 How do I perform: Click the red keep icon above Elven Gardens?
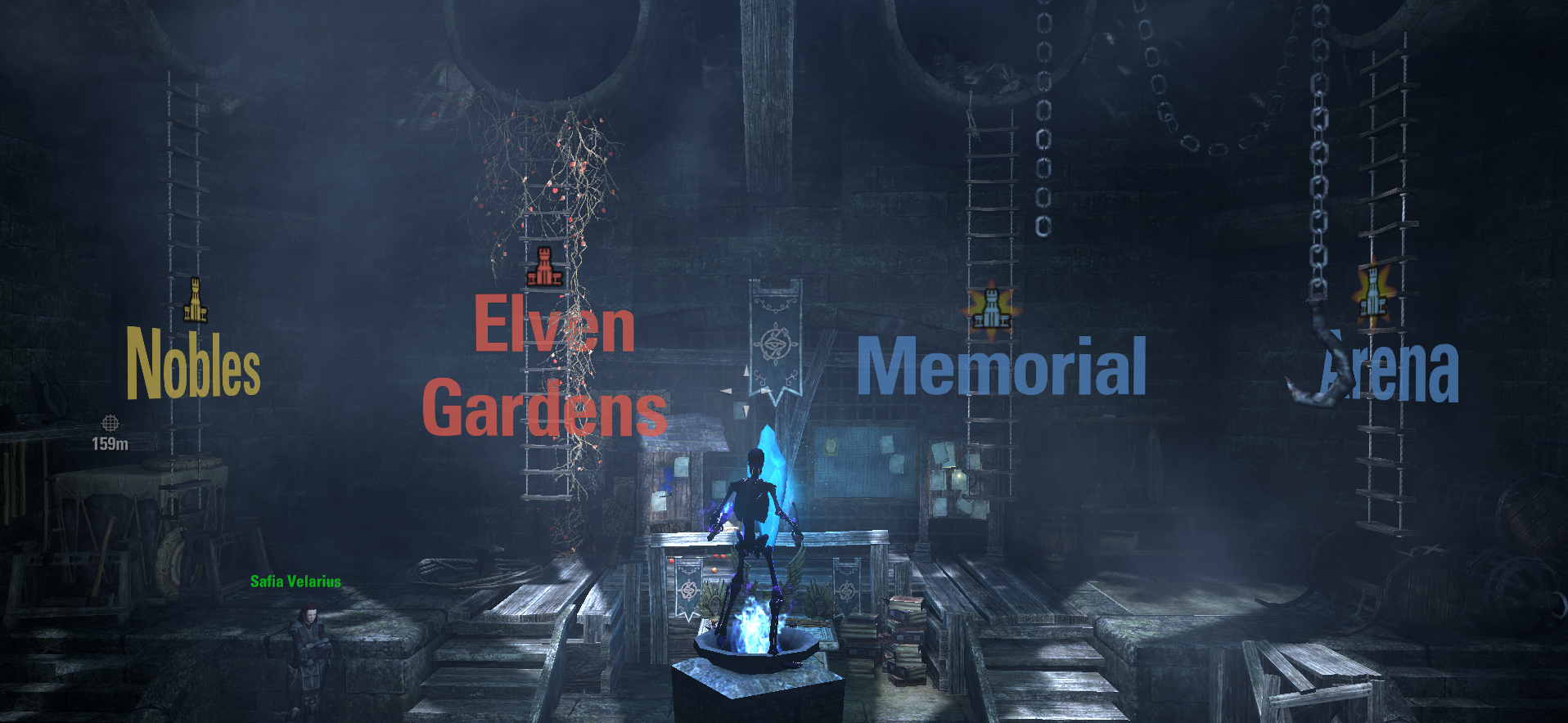[x=547, y=265]
